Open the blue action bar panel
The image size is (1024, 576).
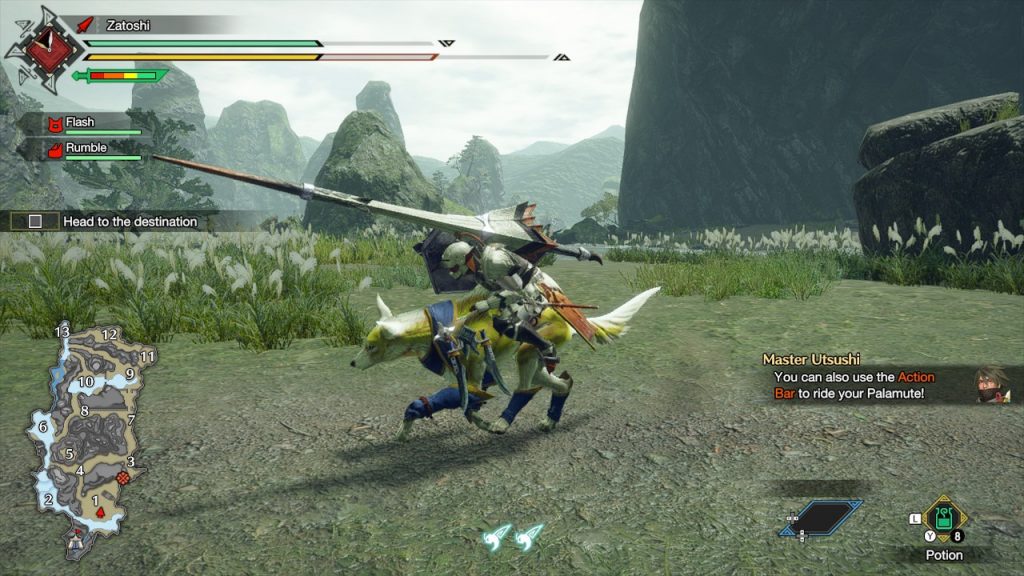822,517
